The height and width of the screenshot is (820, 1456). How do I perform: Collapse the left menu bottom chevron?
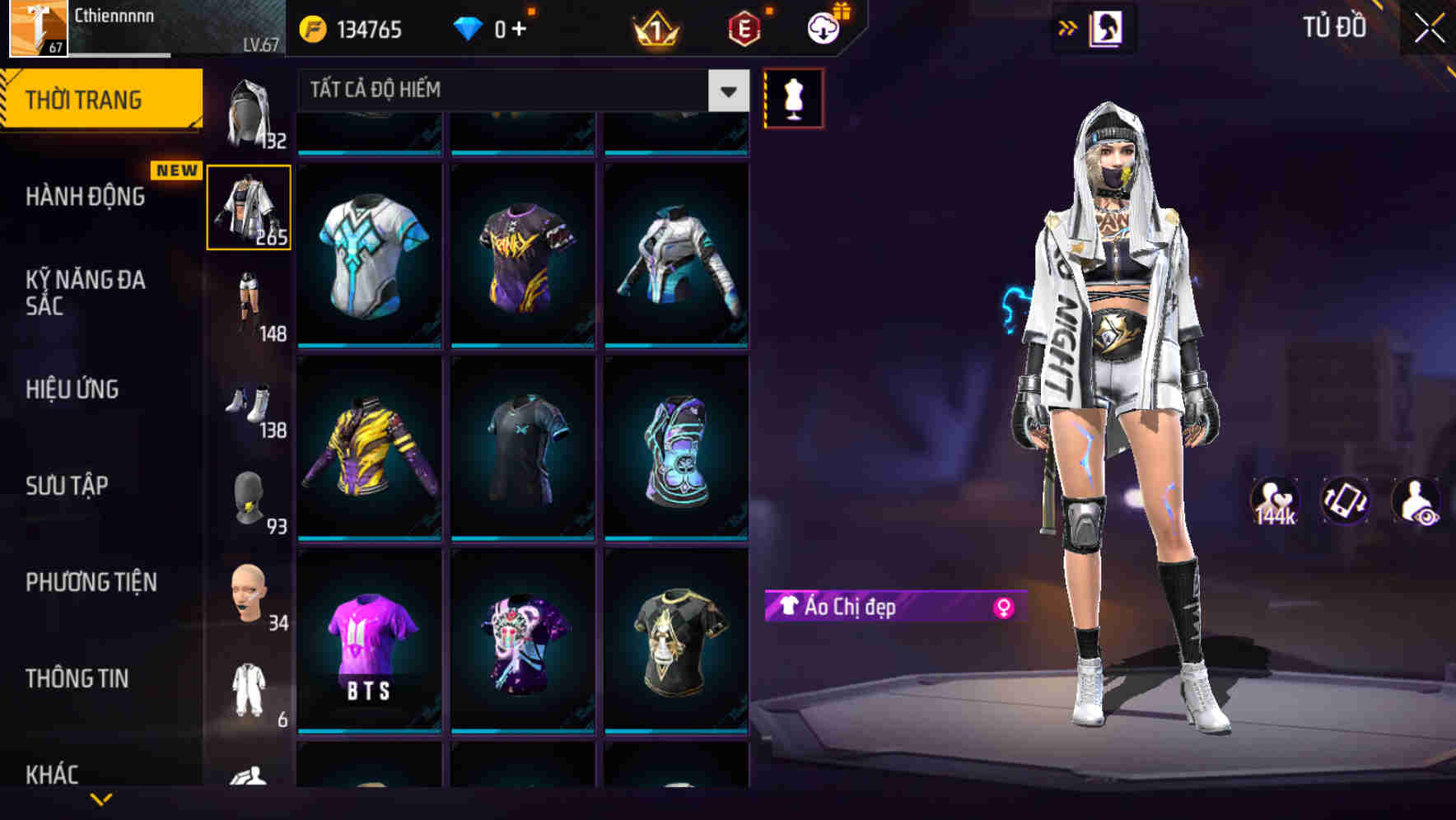point(101,799)
